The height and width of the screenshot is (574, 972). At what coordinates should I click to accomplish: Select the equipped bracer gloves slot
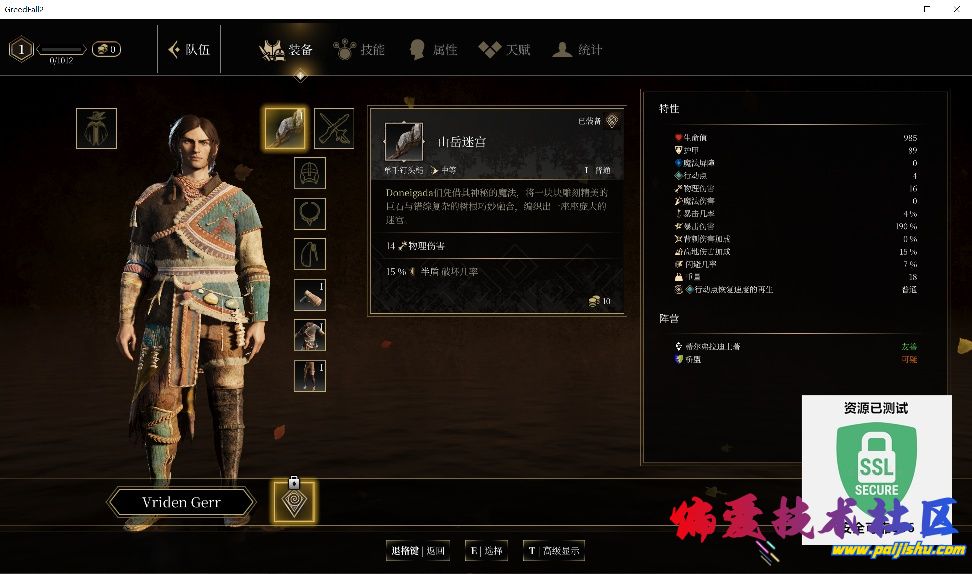310,295
